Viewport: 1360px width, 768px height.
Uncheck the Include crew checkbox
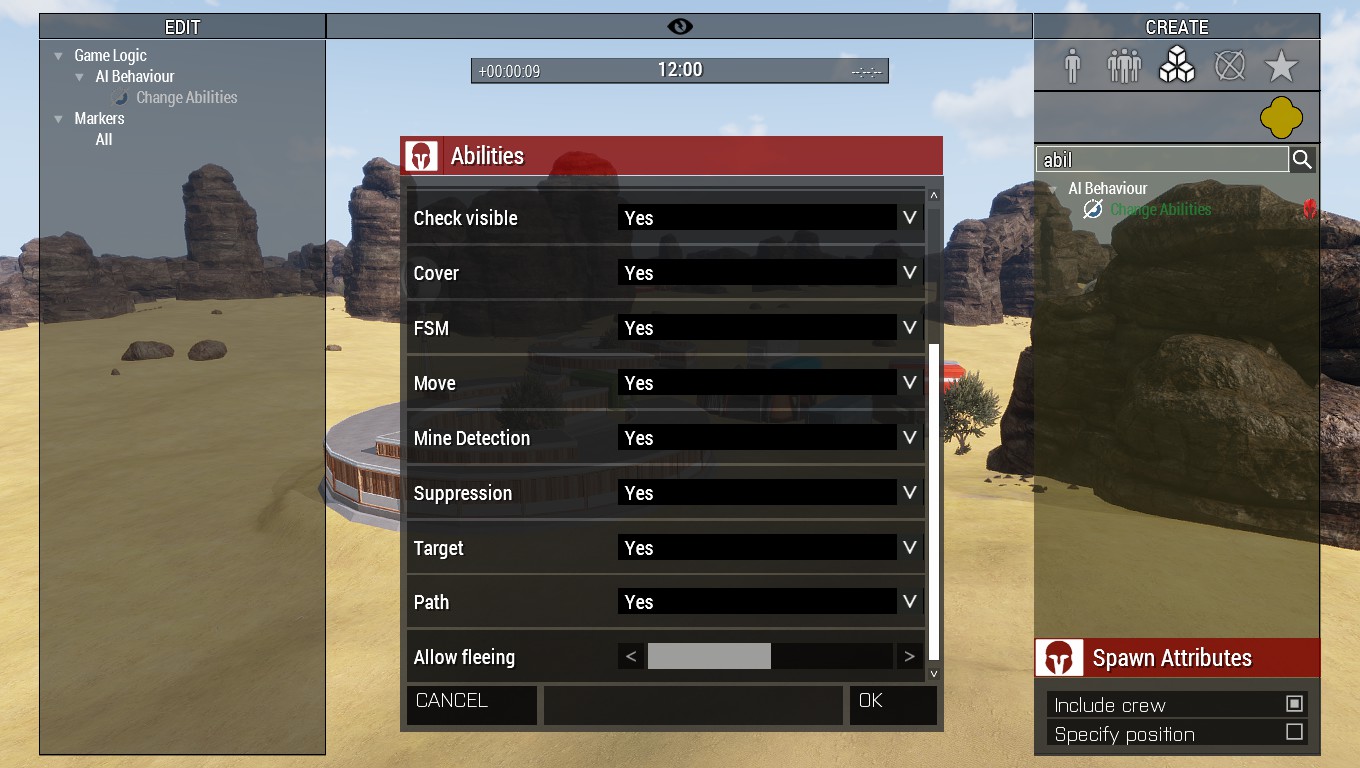click(x=1295, y=704)
